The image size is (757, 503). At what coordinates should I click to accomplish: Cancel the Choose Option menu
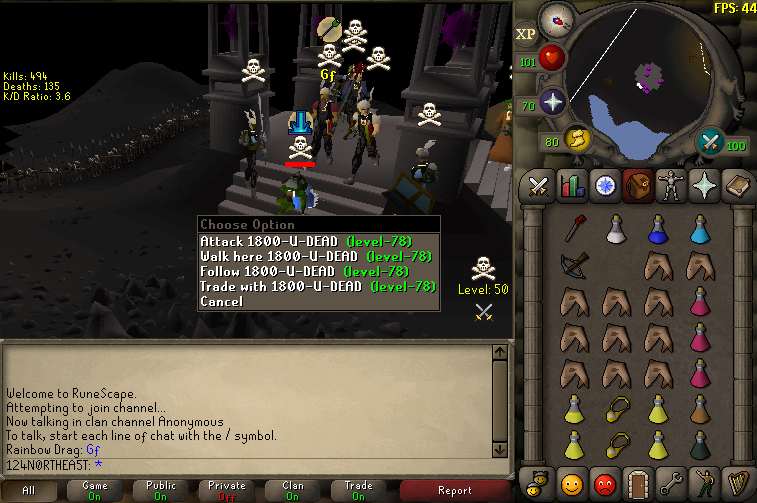tap(221, 301)
